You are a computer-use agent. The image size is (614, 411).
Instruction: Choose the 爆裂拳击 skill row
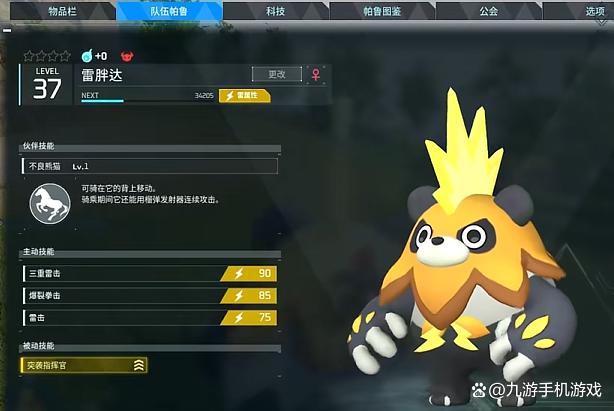click(148, 295)
